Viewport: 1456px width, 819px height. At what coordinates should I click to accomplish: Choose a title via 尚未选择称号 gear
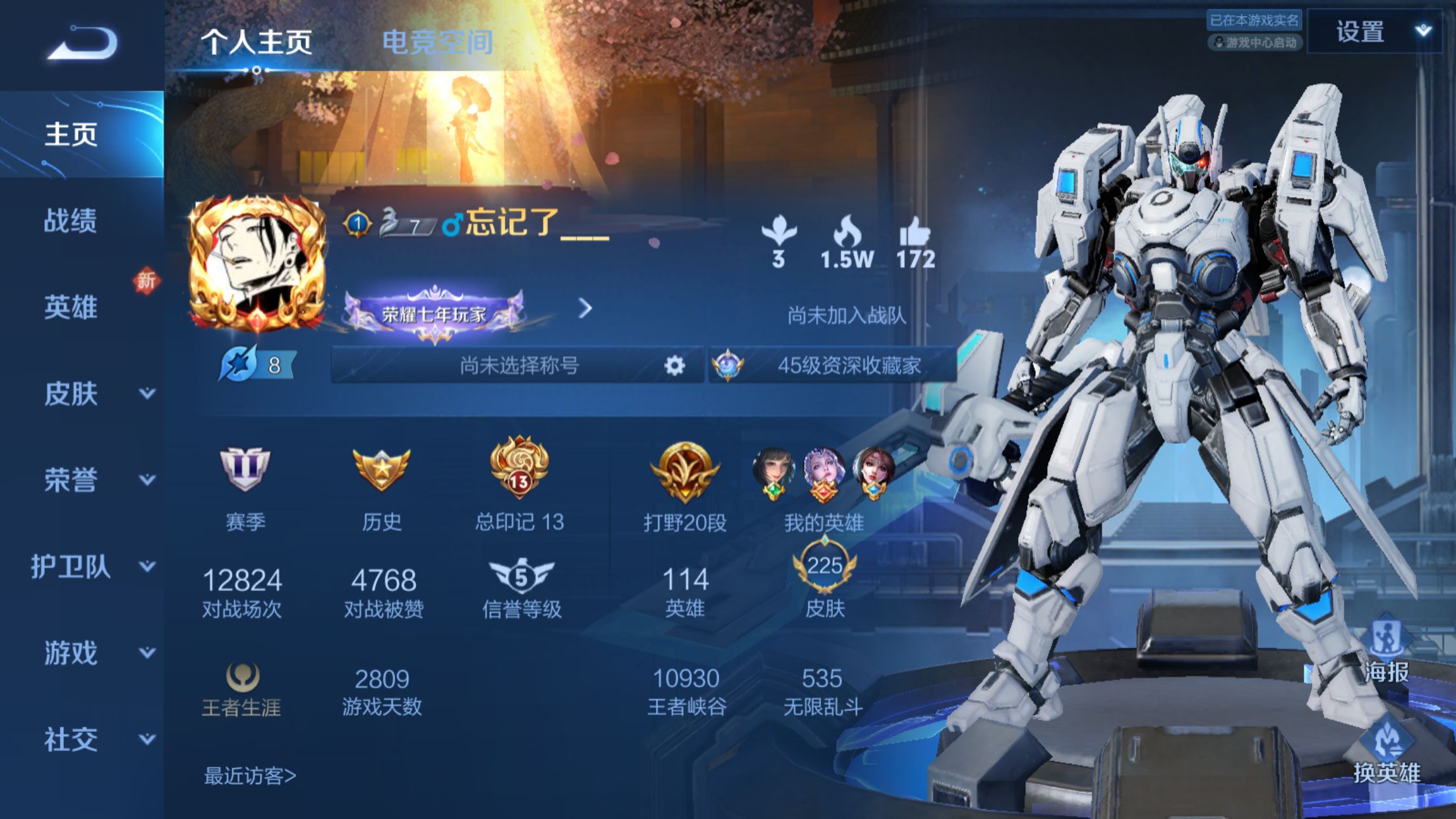674,365
